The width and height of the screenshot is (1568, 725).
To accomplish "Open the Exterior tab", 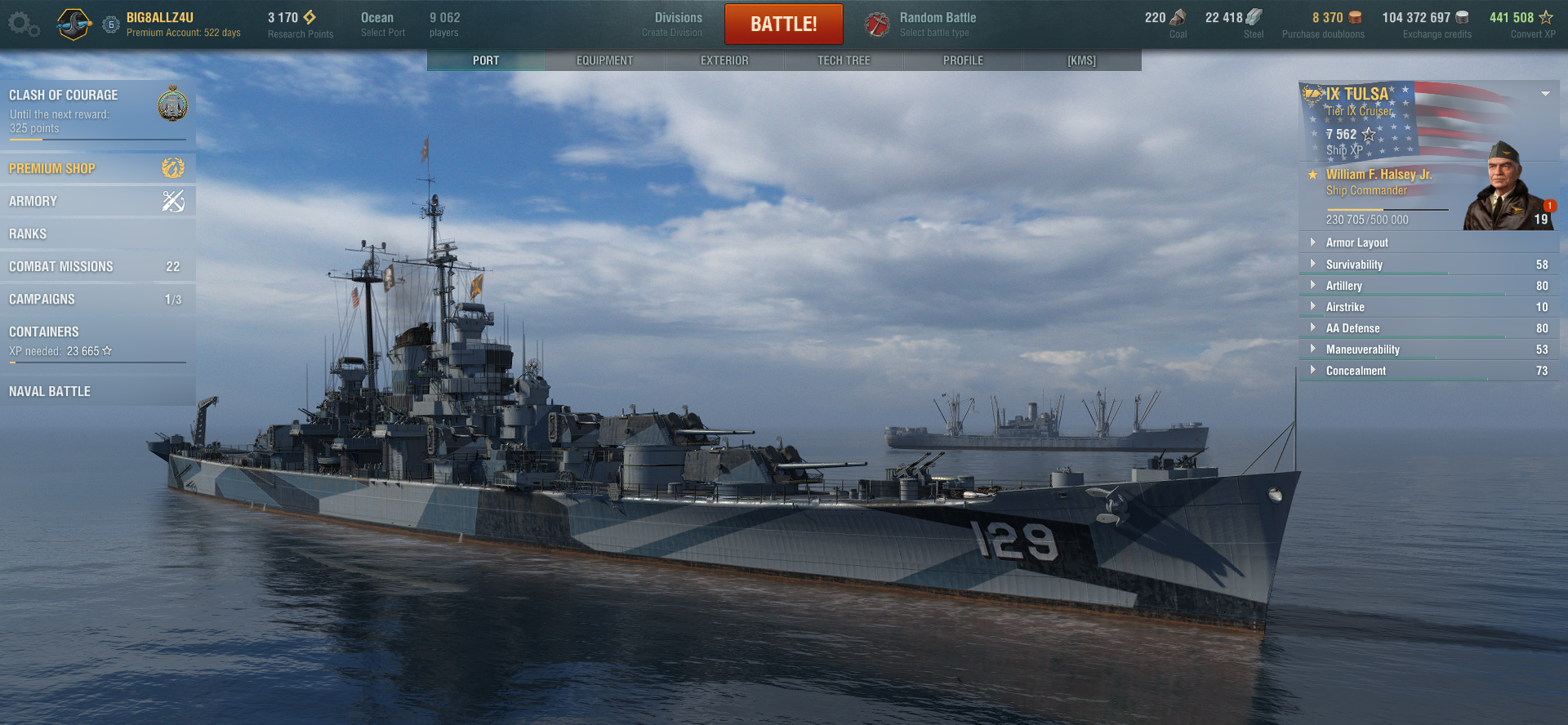I will (724, 60).
